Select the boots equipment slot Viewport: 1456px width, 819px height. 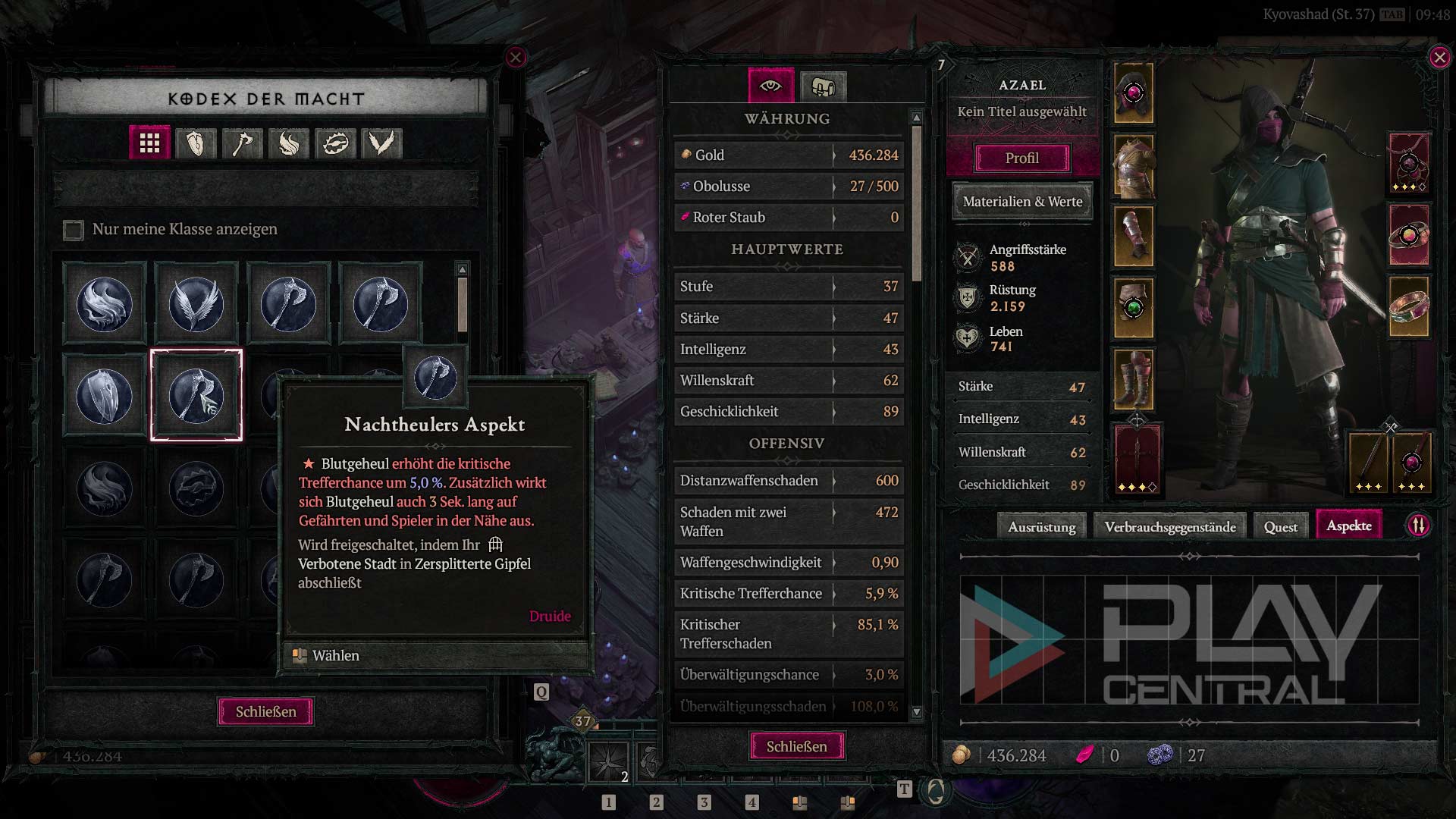click(x=1134, y=379)
